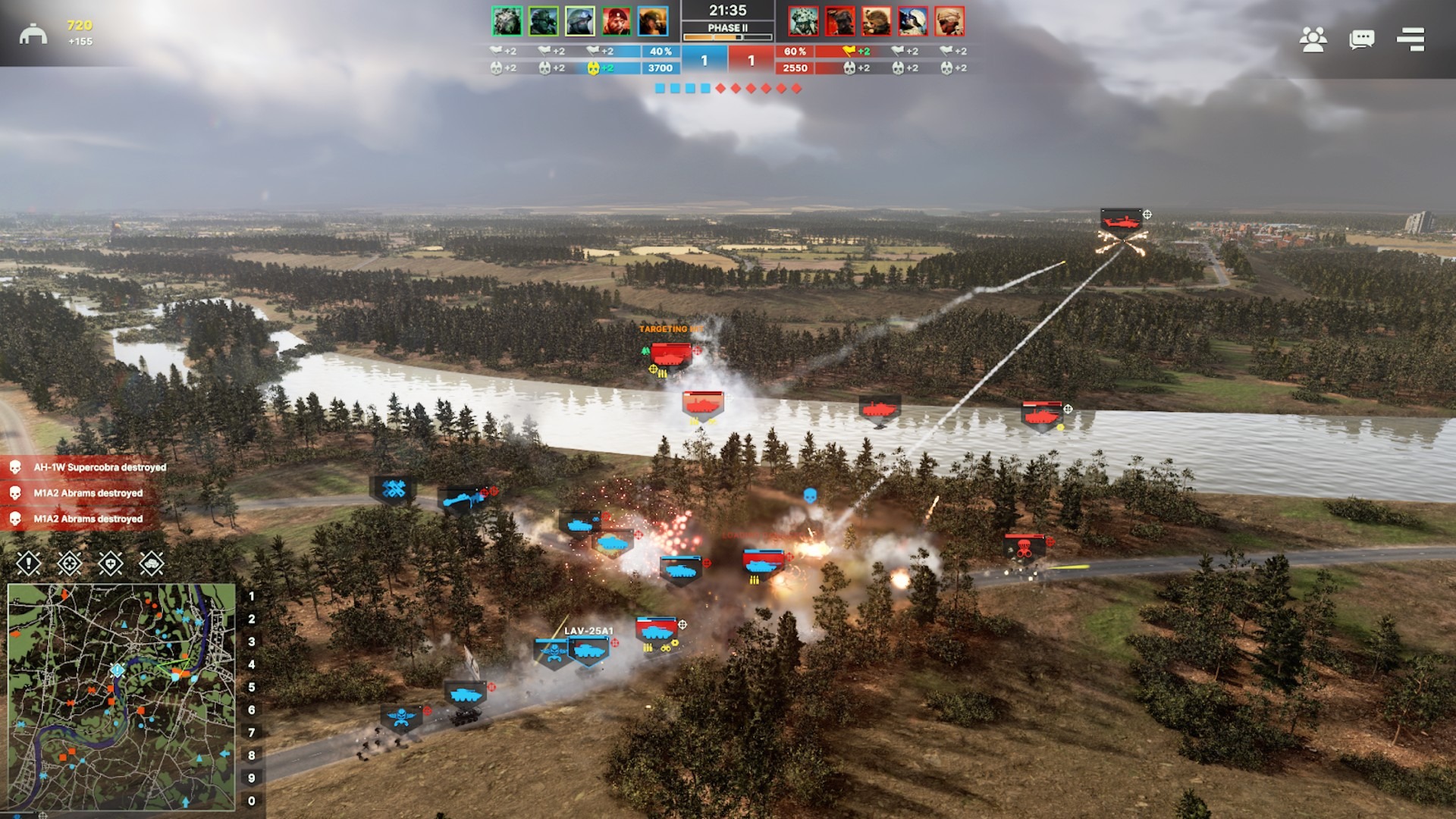Select control group number 1
This screenshot has height=819, width=1456.
coord(252,597)
